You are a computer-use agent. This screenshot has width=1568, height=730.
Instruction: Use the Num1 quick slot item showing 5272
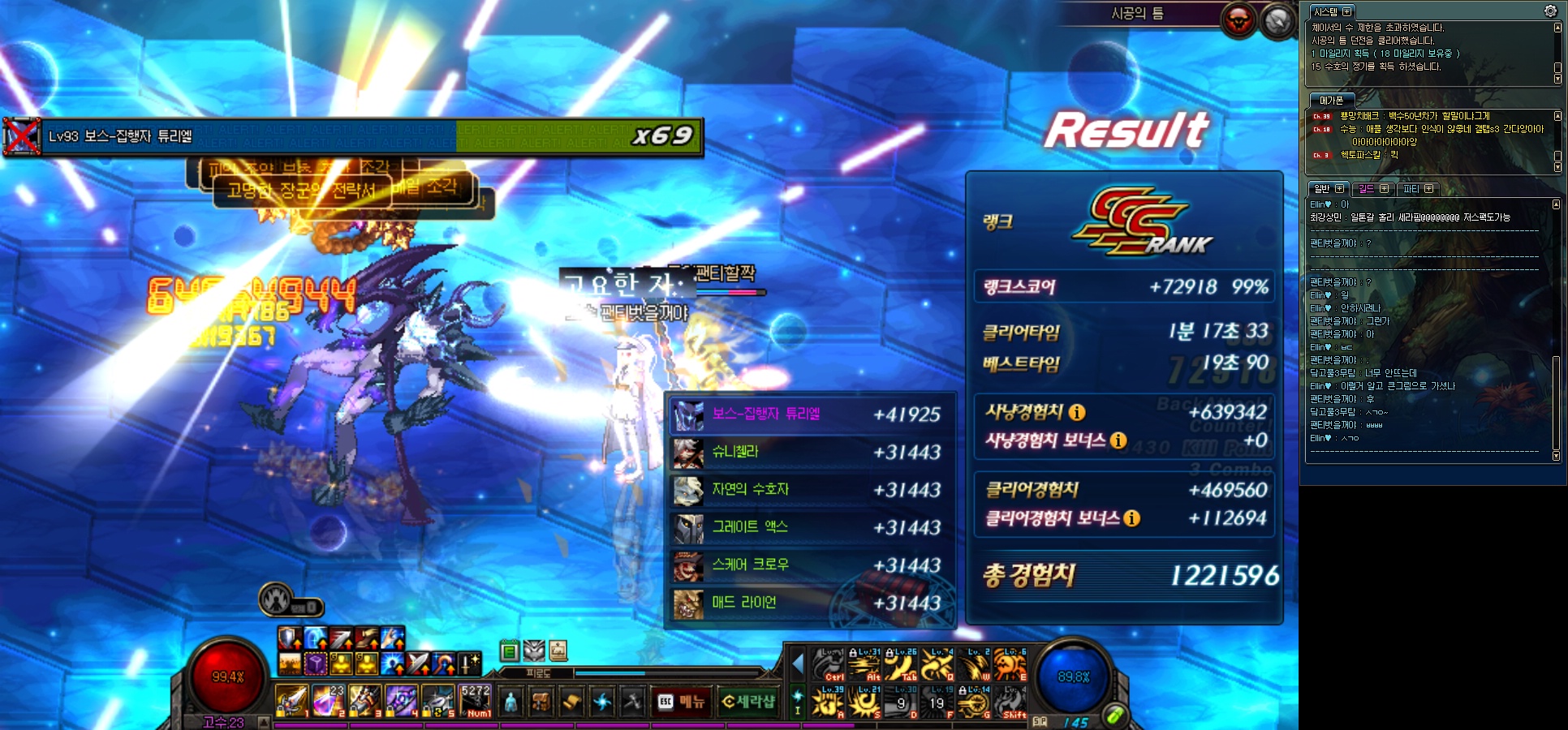coord(475,701)
